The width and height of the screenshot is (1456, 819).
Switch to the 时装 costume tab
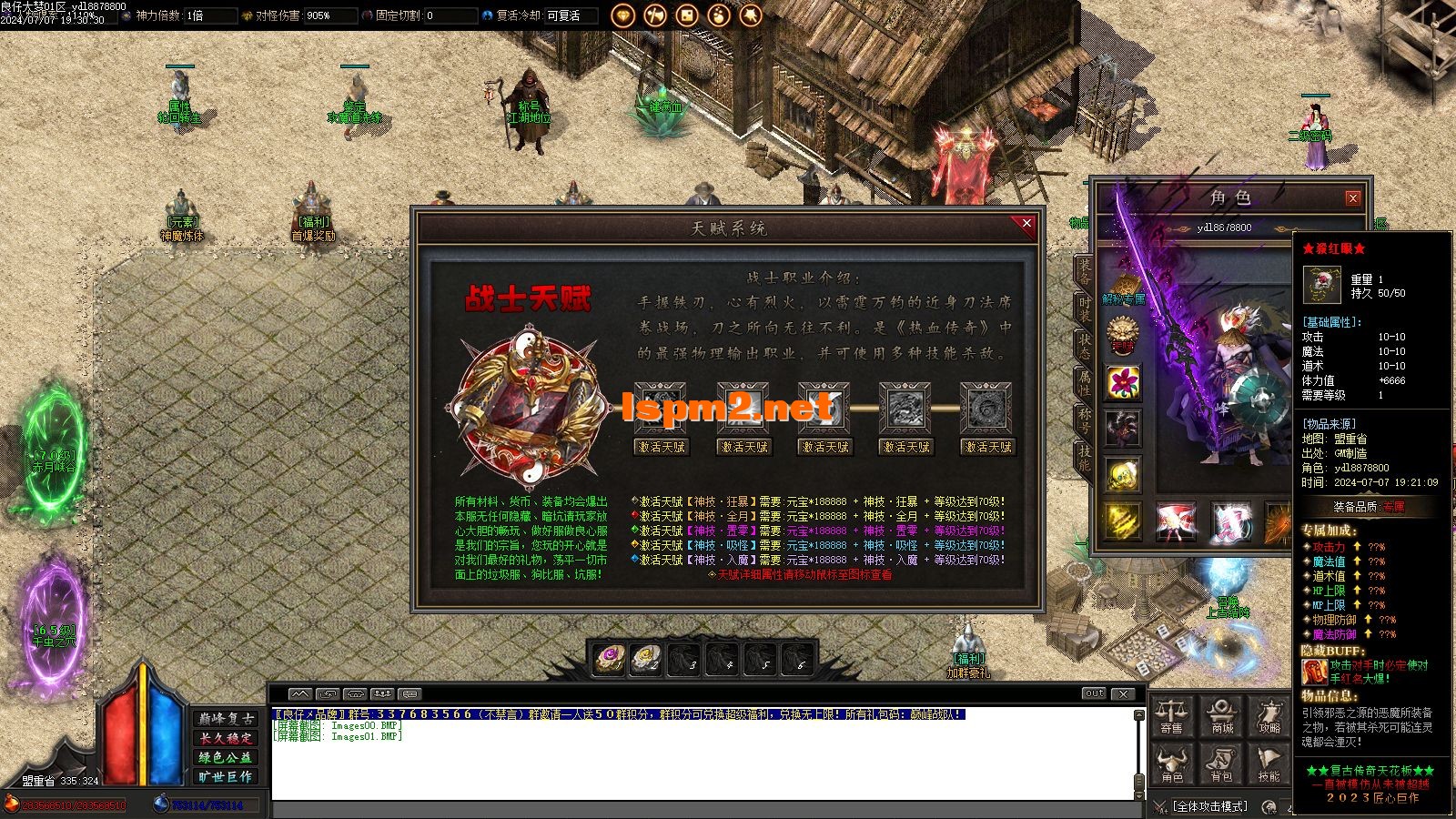point(1085,308)
